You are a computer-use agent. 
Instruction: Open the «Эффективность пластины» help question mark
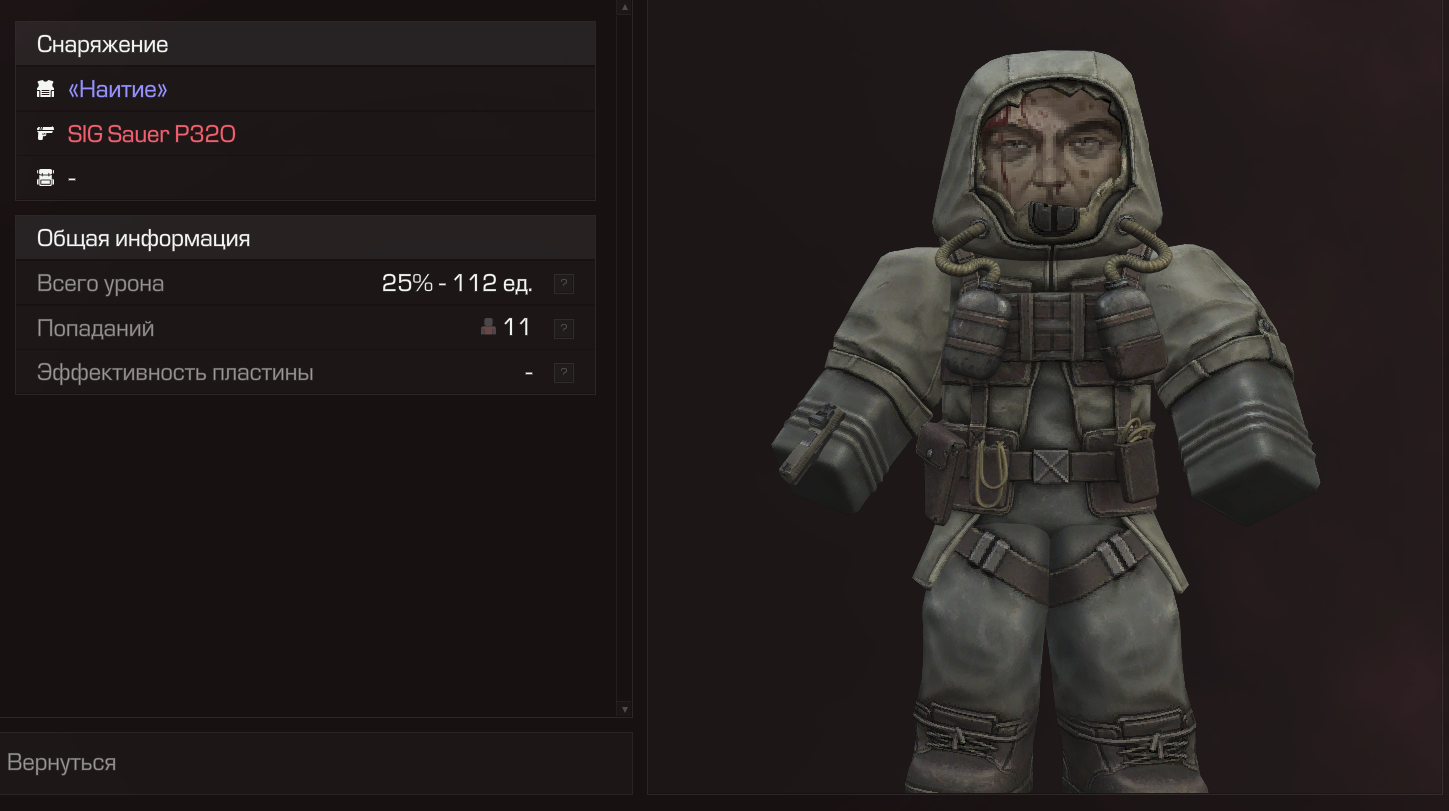[x=564, y=373]
